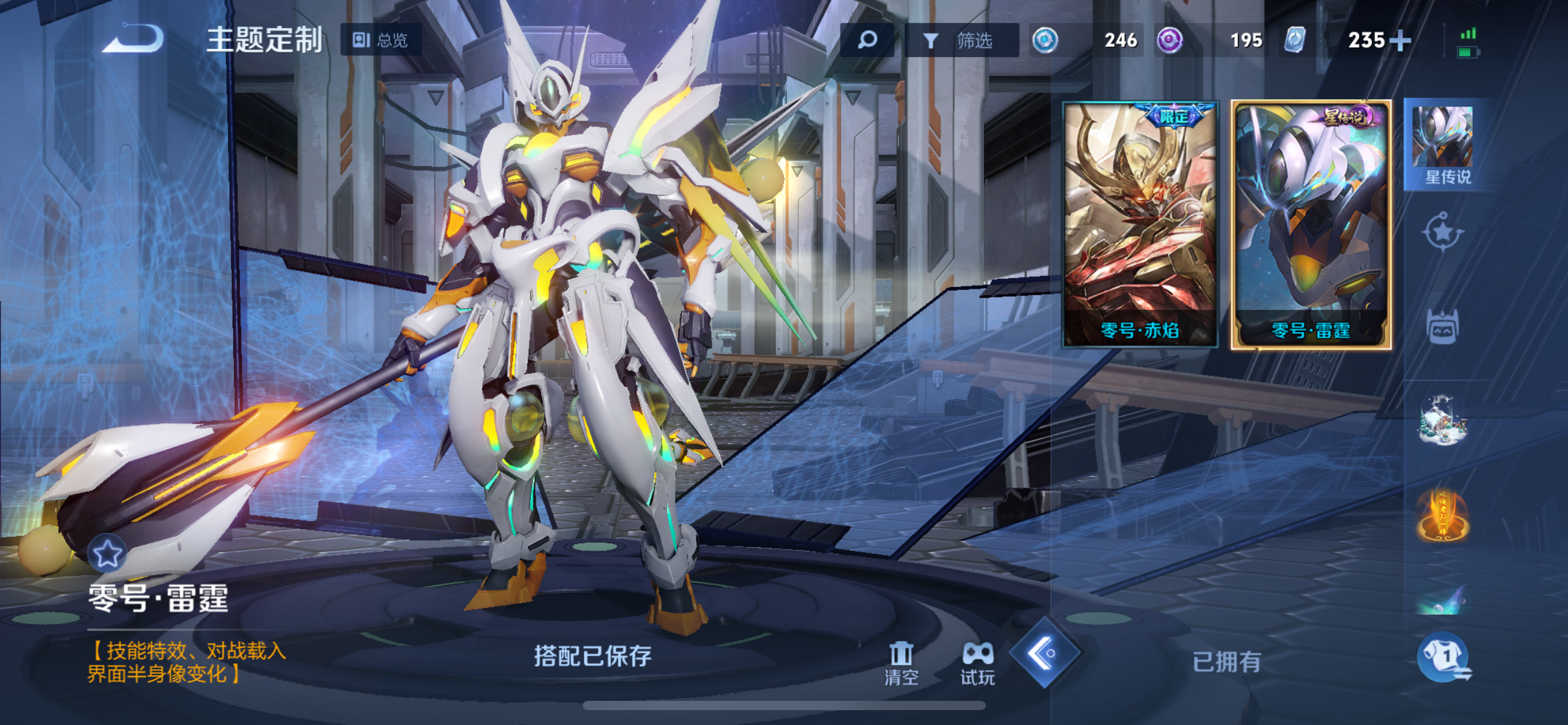Select the 零号·赤焰 skin card
The width and height of the screenshot is (1568, 725).
[1140, 224]
